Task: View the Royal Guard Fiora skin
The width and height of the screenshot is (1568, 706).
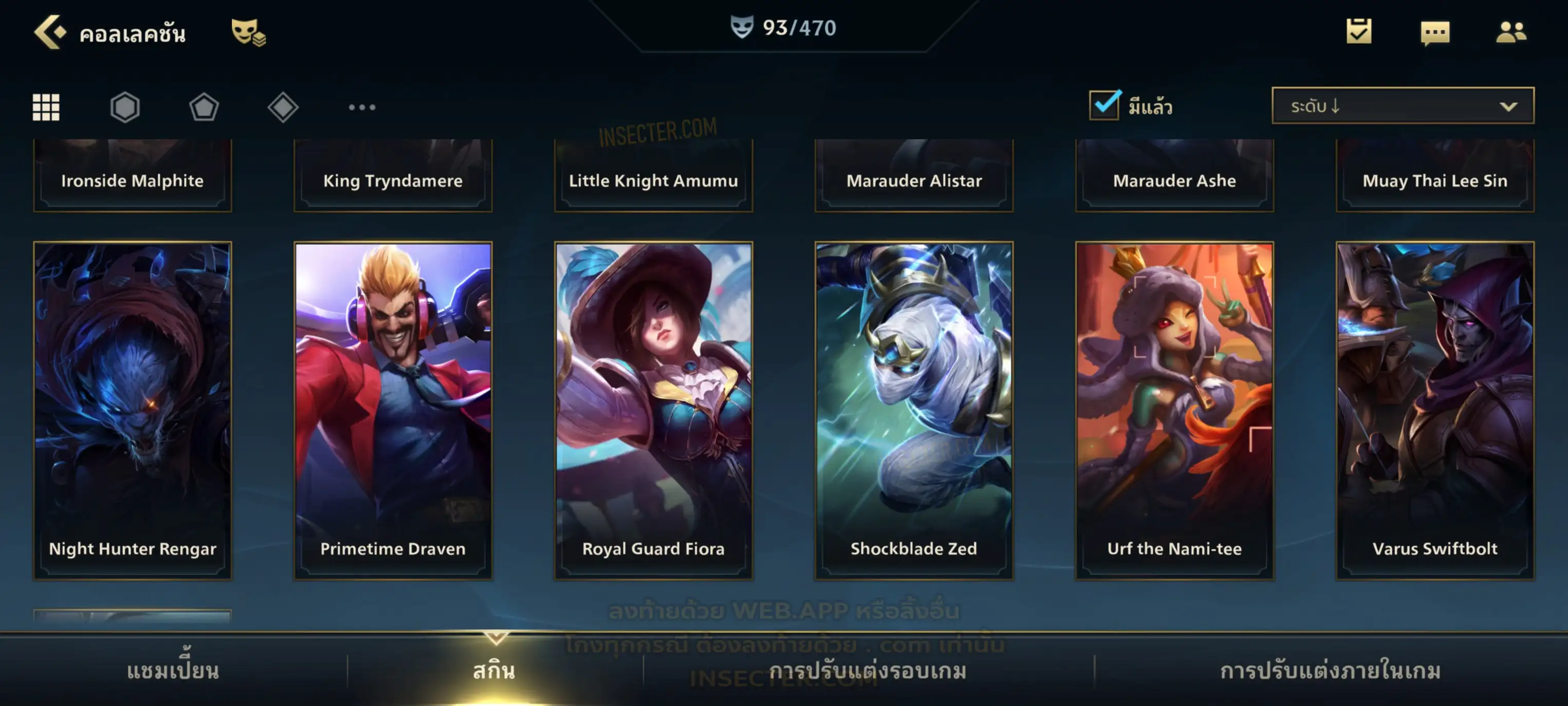Action: (x=654, y=410)
